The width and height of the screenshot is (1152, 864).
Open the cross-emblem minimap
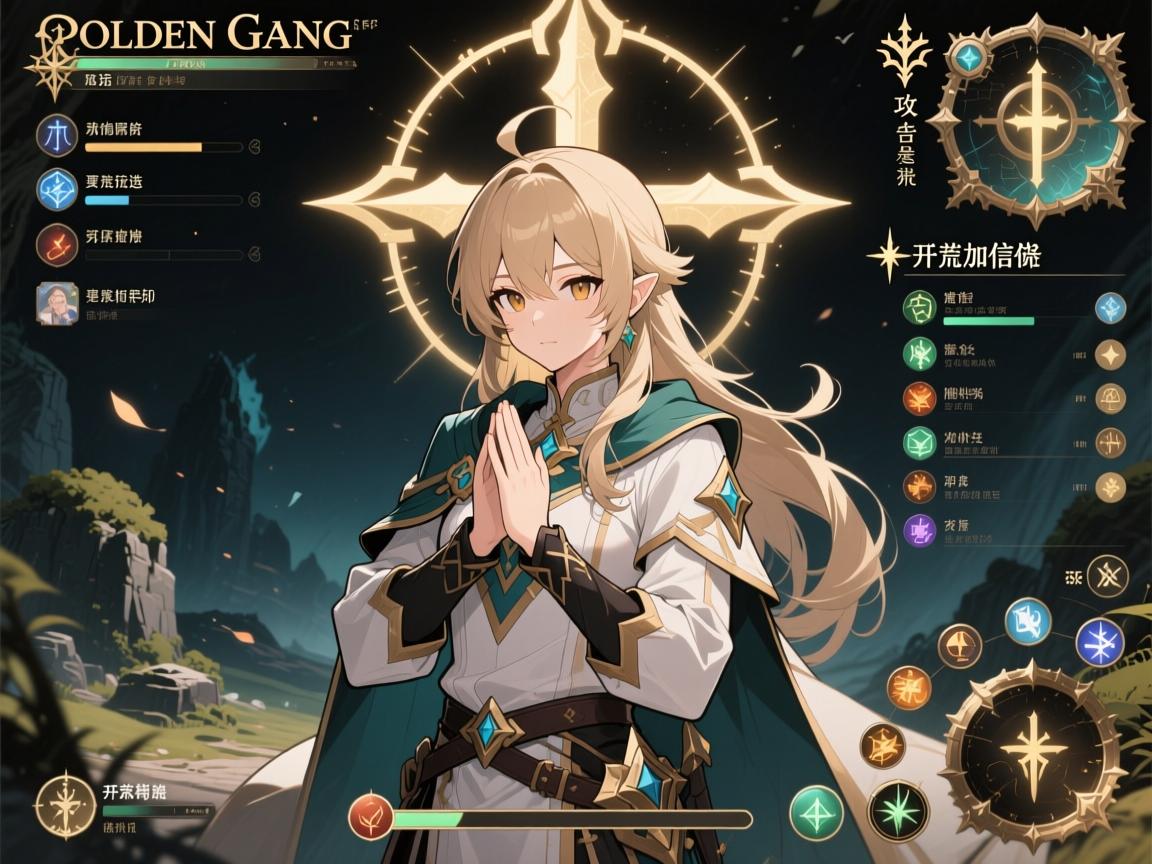point(1036,122)
